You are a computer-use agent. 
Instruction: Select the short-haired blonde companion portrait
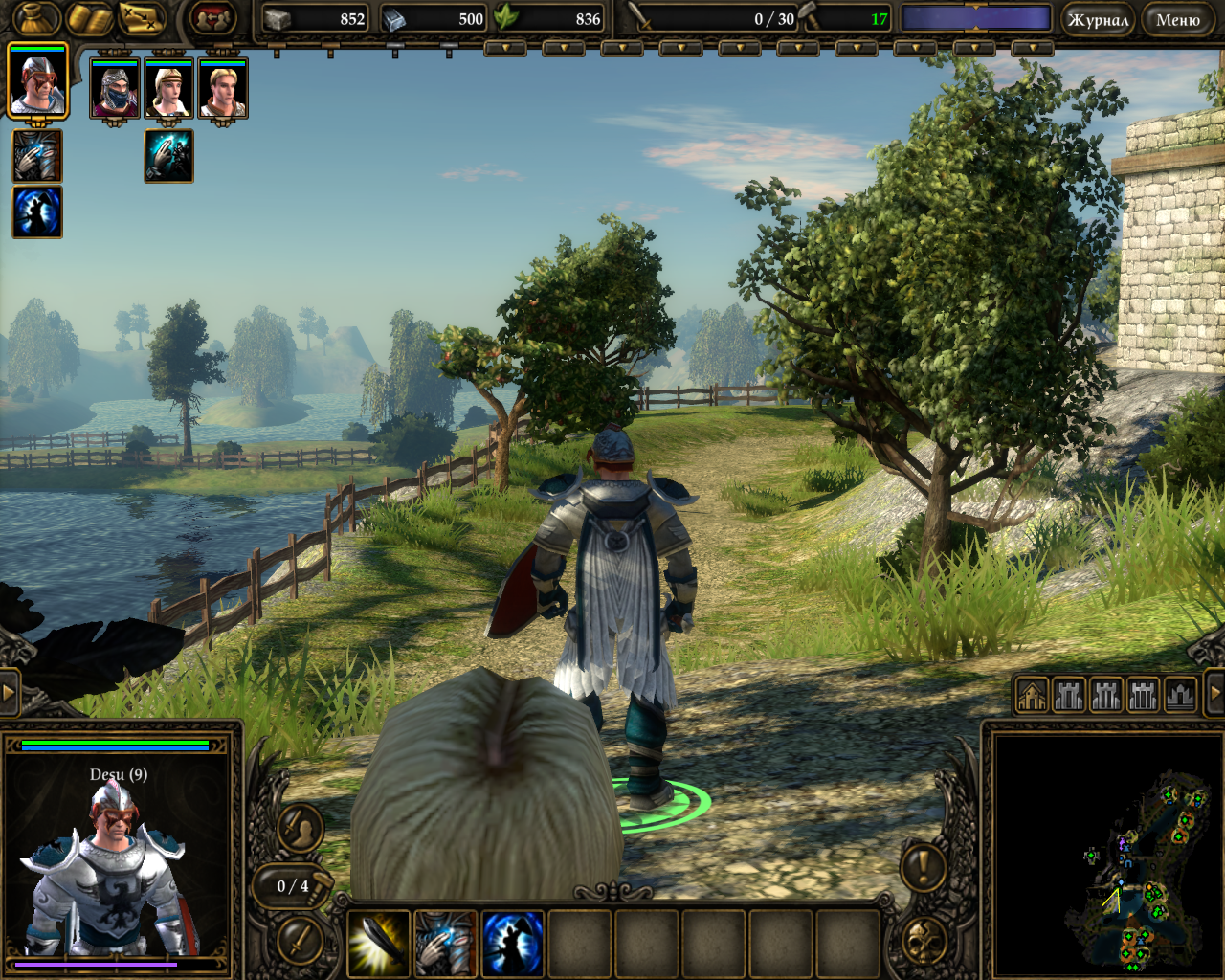point(222,89)
